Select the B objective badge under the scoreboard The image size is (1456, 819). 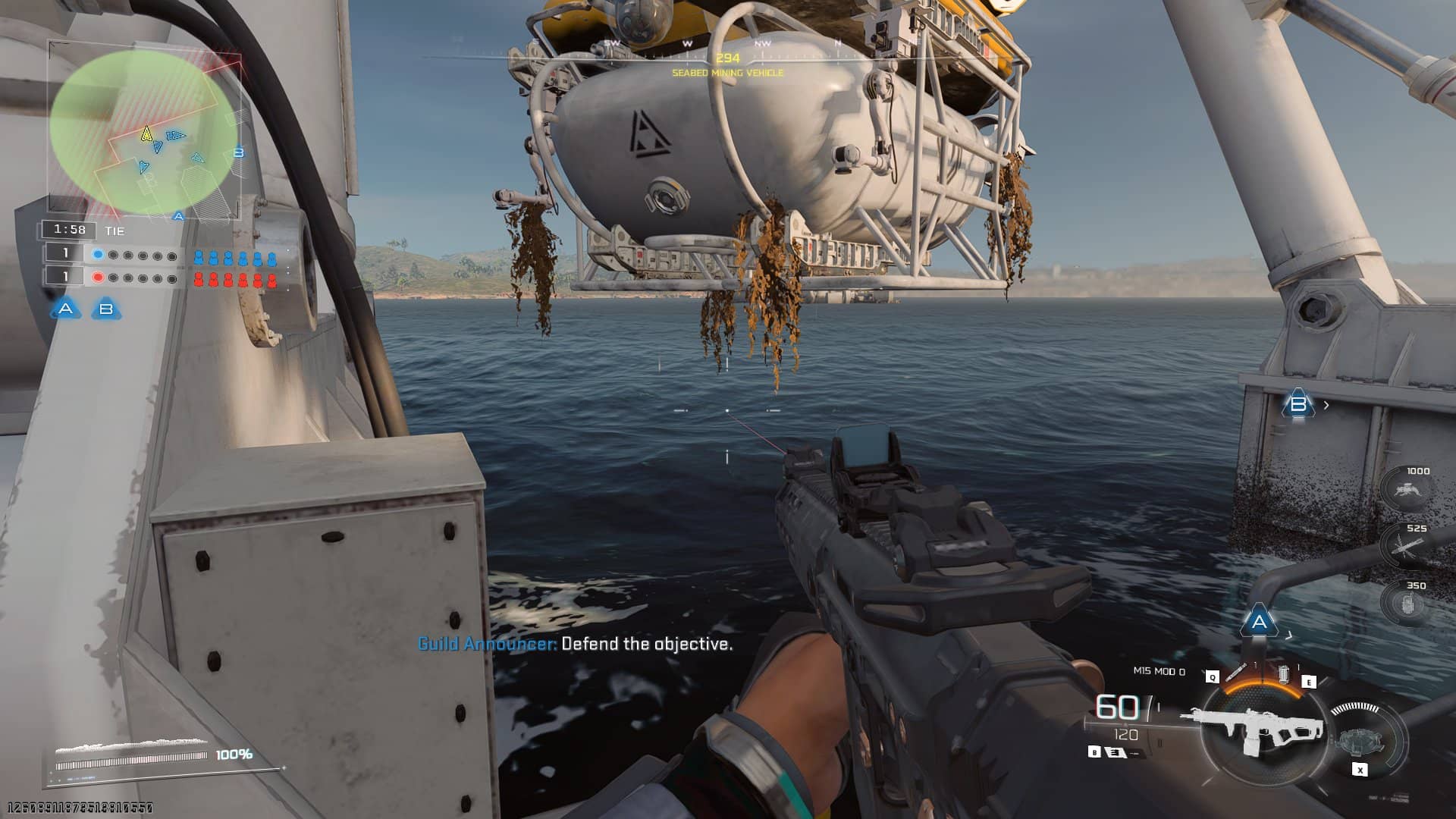click(106, 309)
